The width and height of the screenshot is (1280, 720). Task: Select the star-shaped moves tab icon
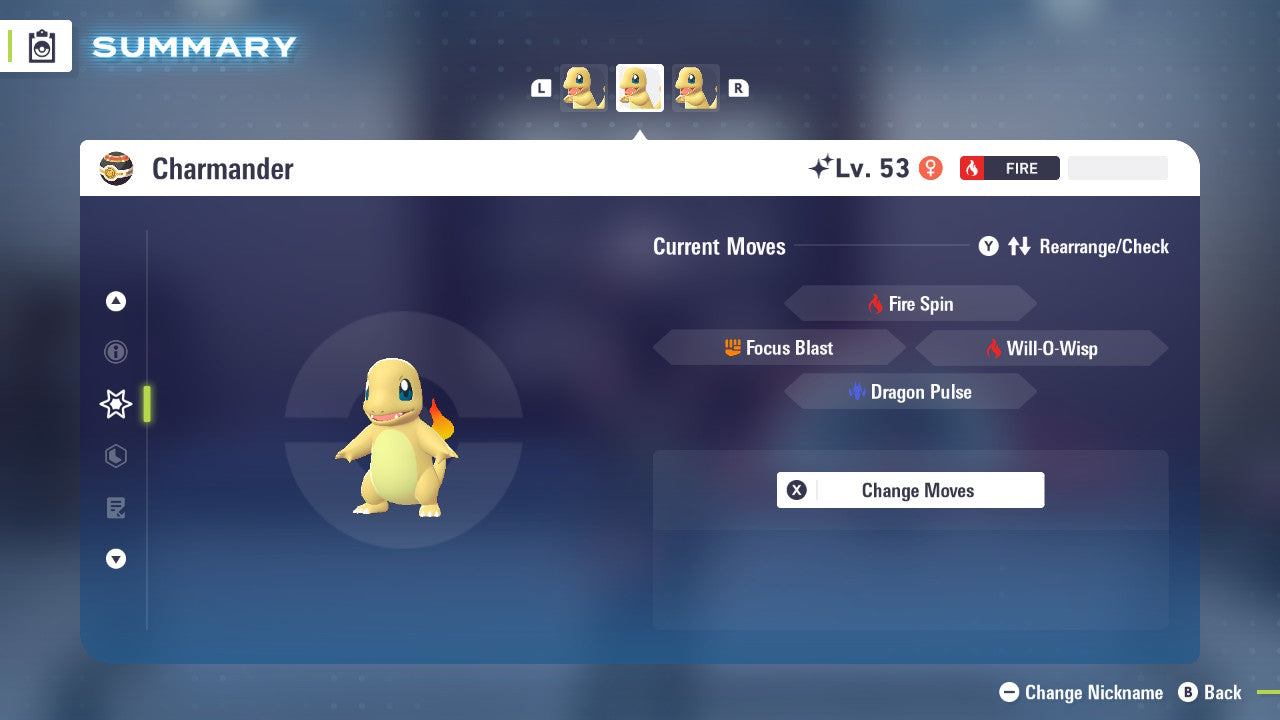point(115,404)
